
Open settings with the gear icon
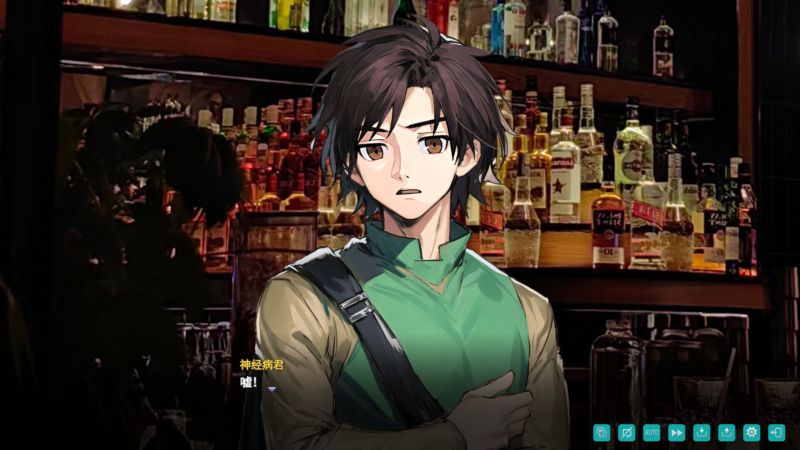pyautogui.click(x=752, y=432)
